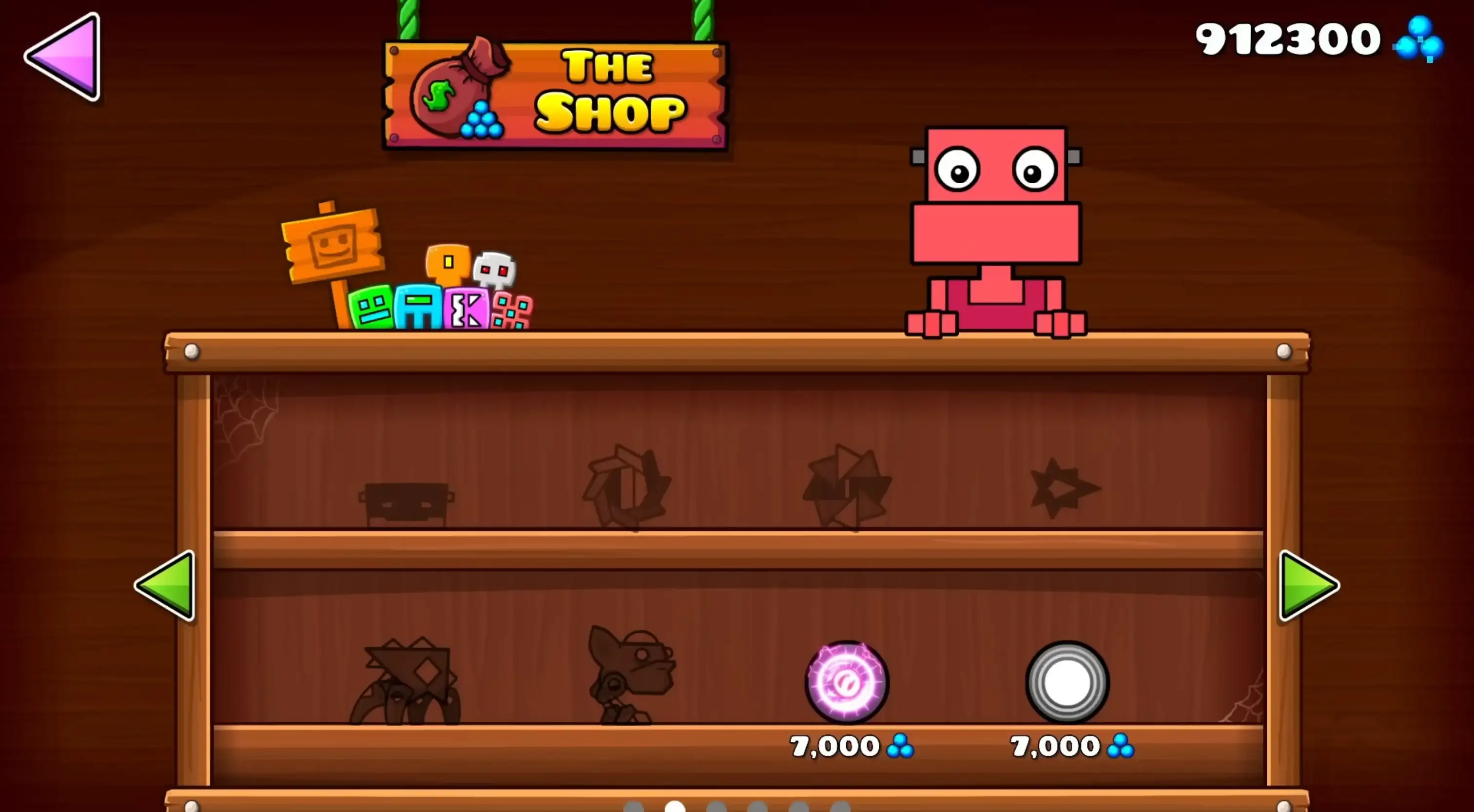Select the purple swirl orb costing 7,000
Viewport: 1474px width, 812px height.
tap(846, 681)
